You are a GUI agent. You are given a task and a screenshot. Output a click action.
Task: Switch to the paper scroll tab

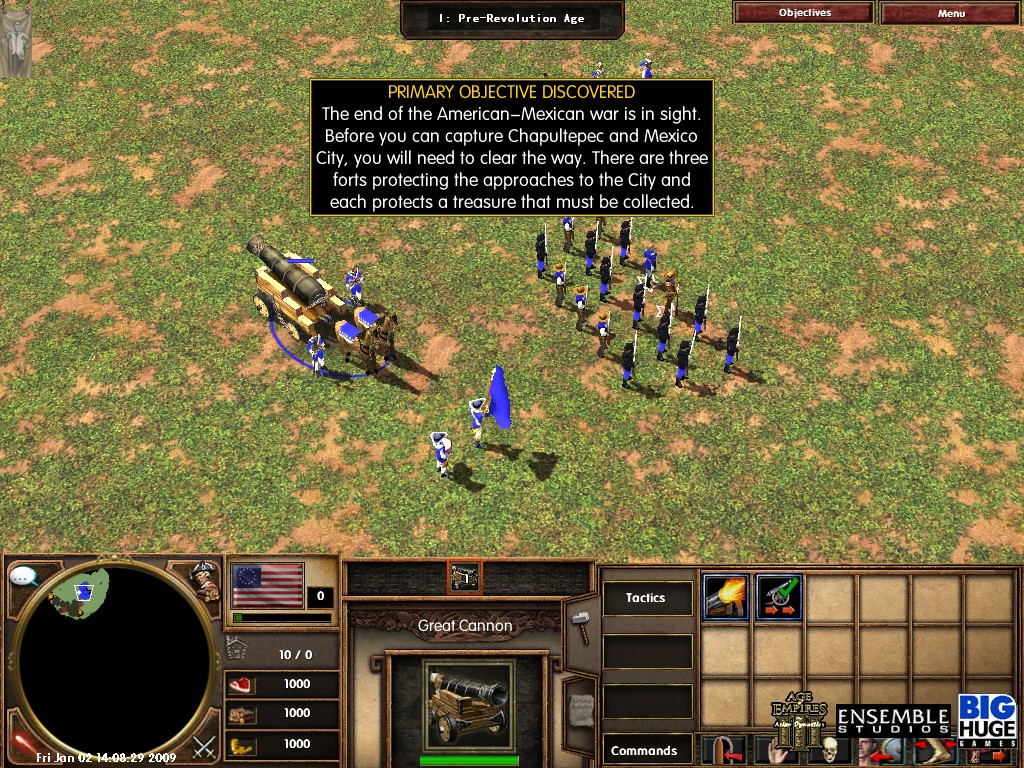[x=581, y=705]
